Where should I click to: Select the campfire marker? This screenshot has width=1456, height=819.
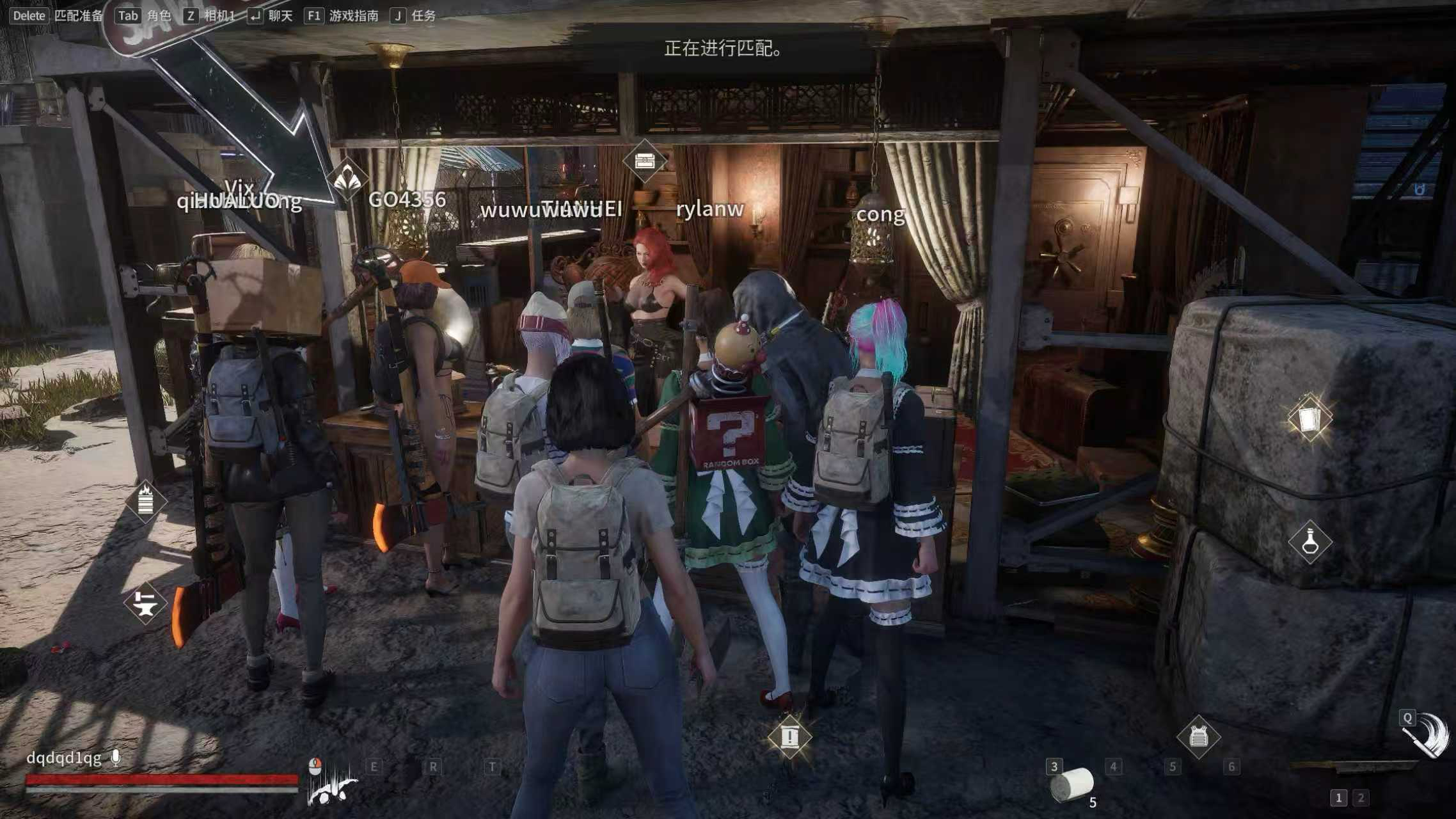tap(145, 501)
